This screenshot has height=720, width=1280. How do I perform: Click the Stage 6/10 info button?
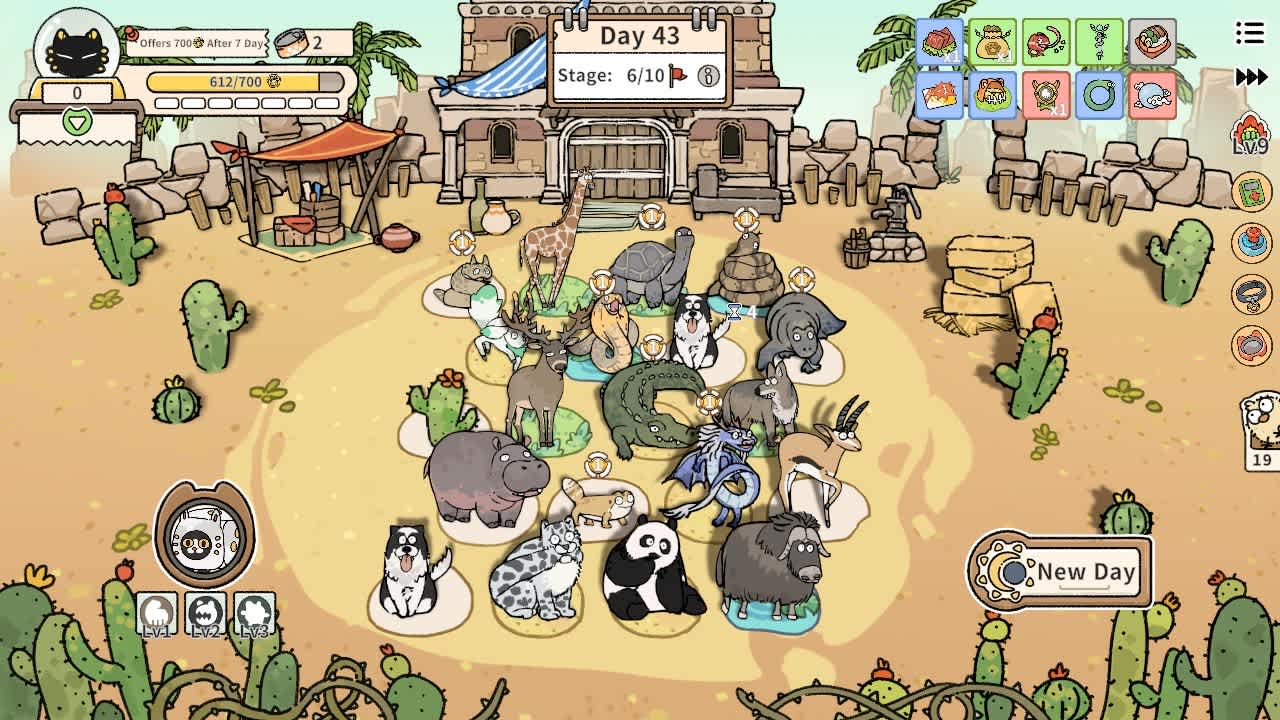[707, 74]
